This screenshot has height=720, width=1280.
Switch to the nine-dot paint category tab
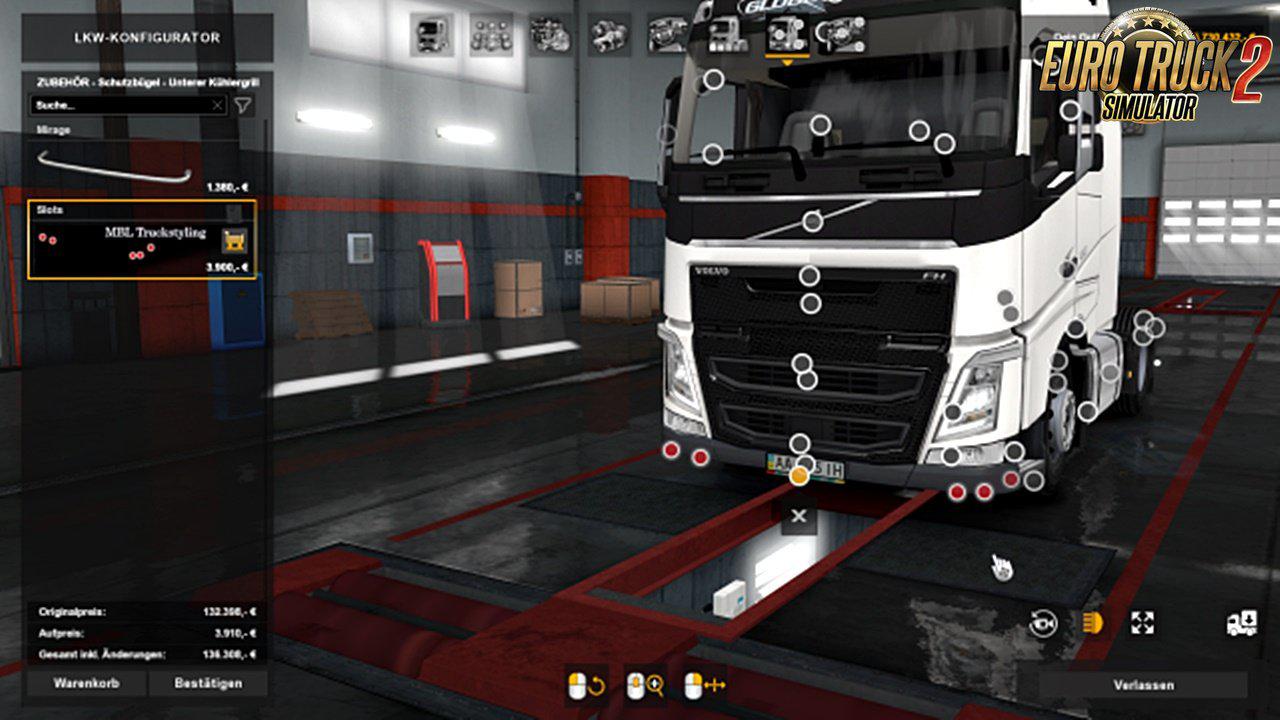click(x=491, y=35)
